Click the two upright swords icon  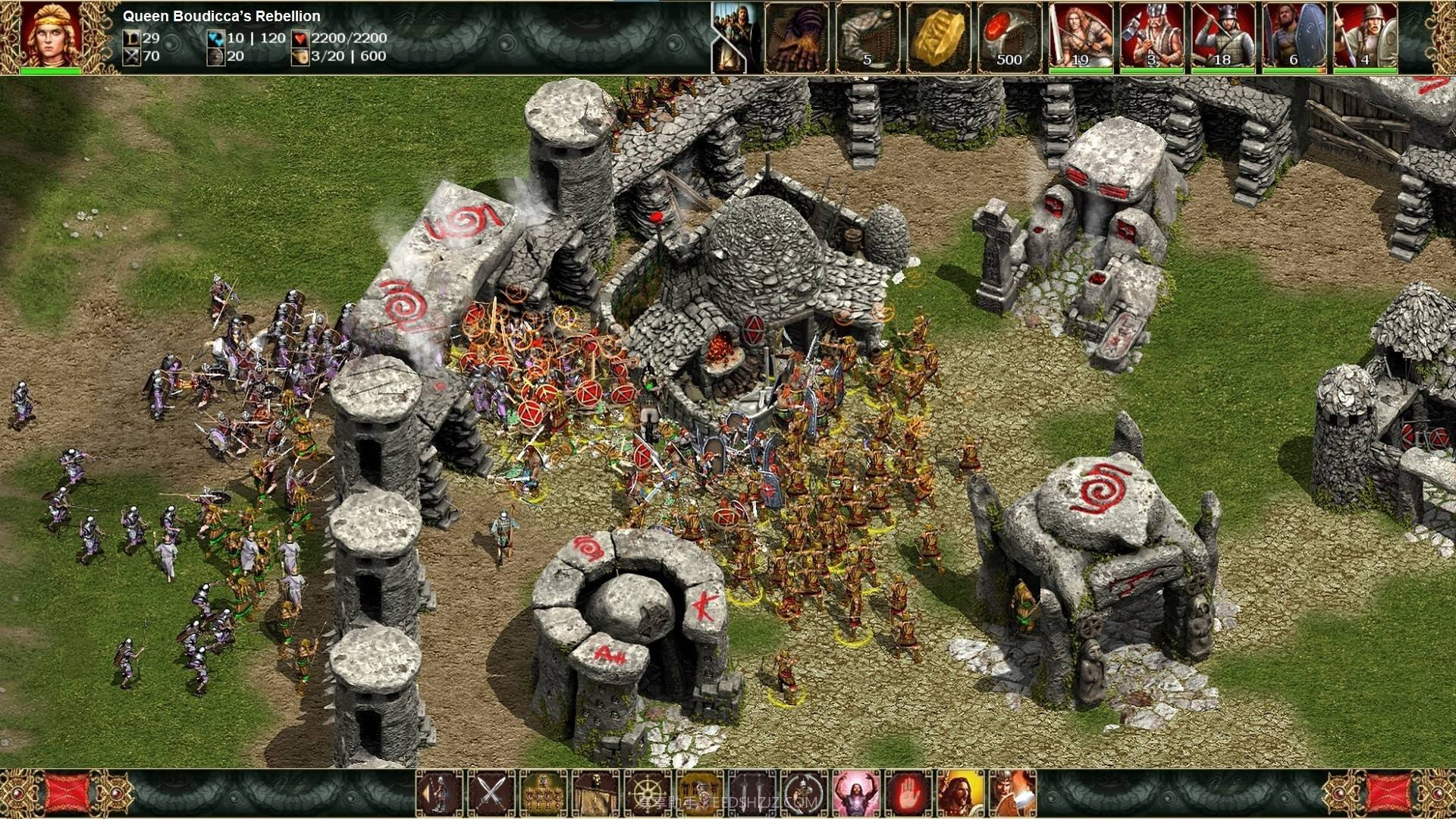coord(753,793)
